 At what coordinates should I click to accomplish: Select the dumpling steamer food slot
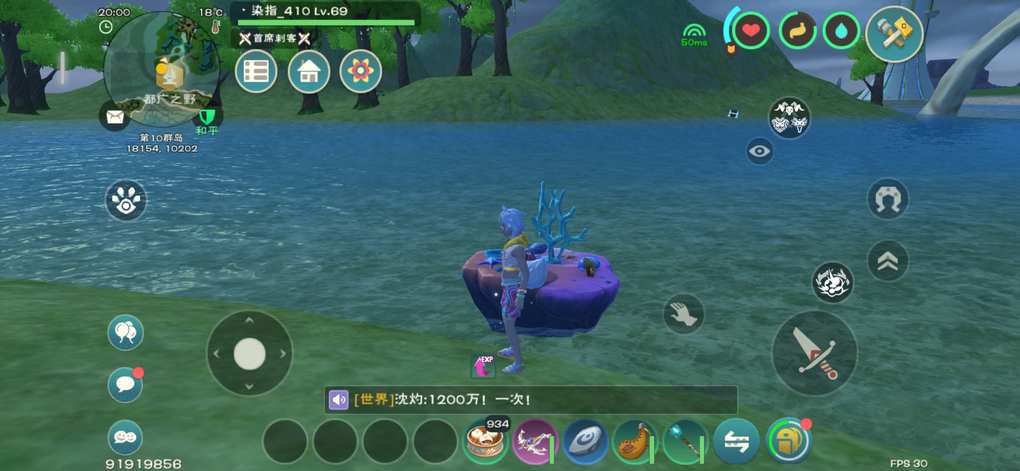click(486, 441)
